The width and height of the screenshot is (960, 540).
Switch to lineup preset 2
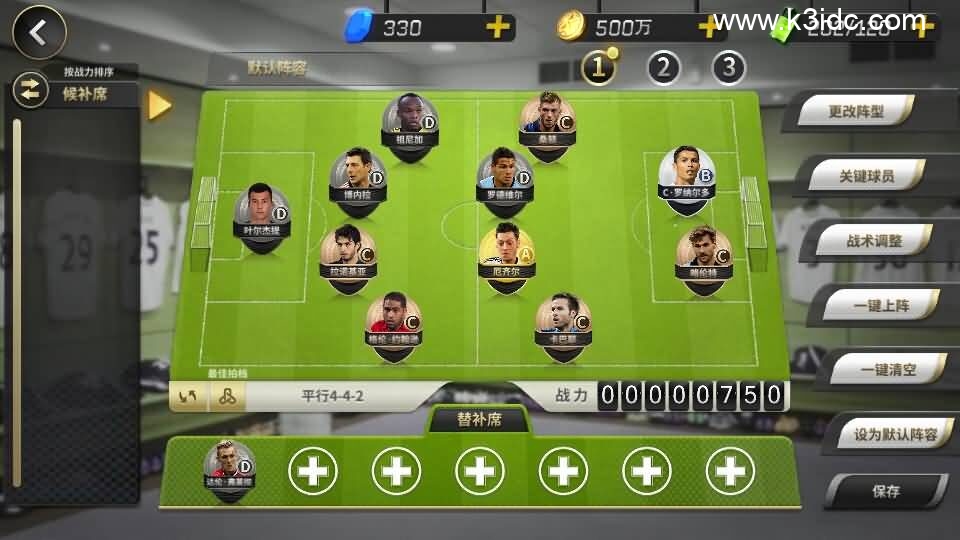(x=663, y=67)
